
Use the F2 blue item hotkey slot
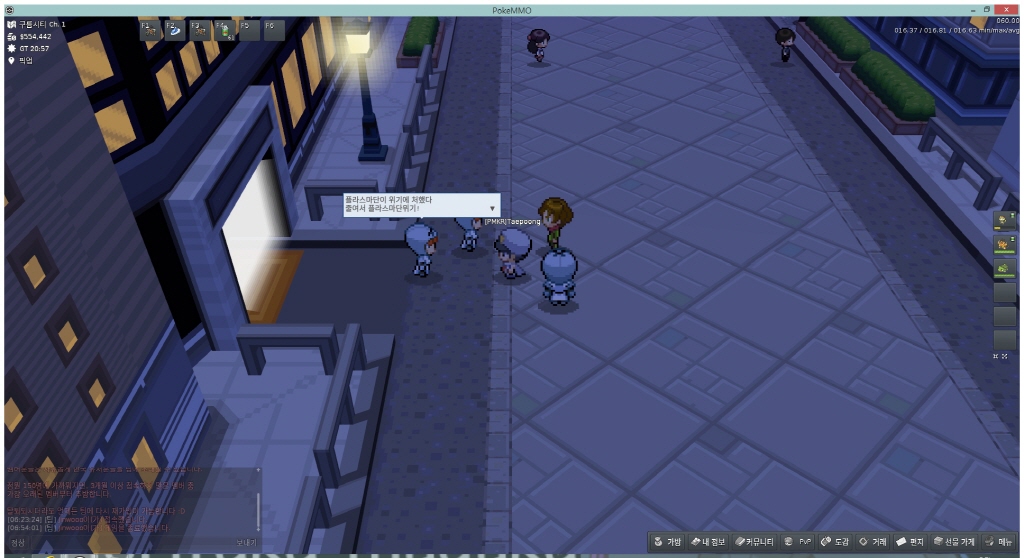click(174, 30)
